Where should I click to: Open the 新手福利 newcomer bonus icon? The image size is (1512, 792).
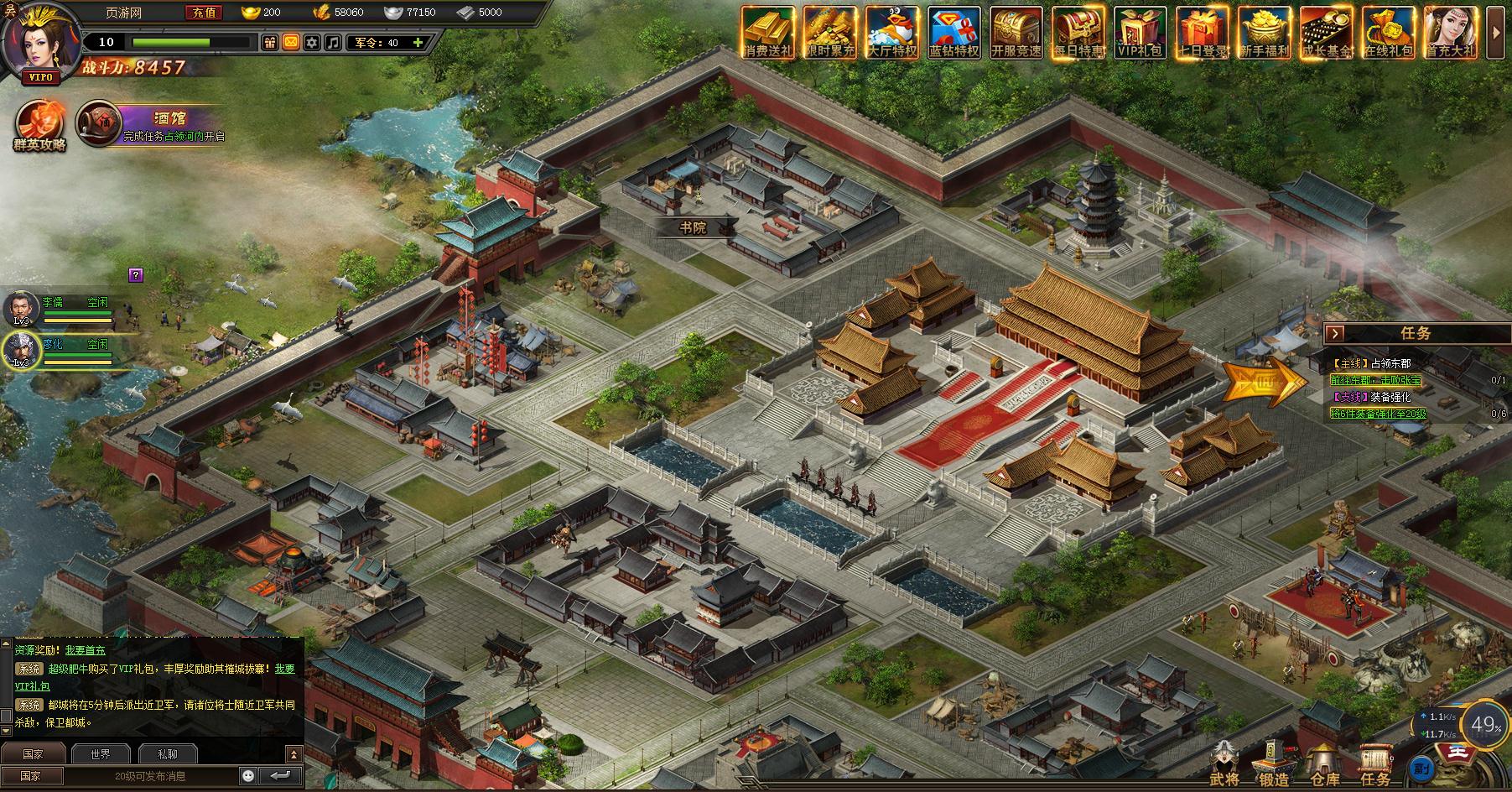pos(1265,34)
